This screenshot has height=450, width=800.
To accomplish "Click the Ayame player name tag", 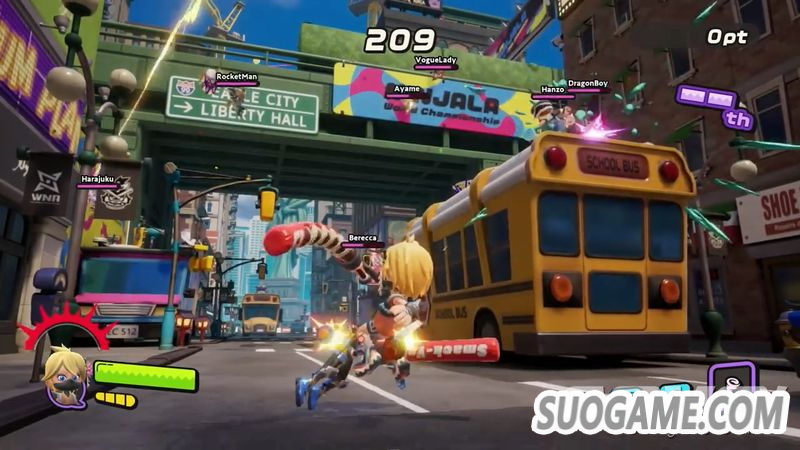I will click(x=406, y=90).
